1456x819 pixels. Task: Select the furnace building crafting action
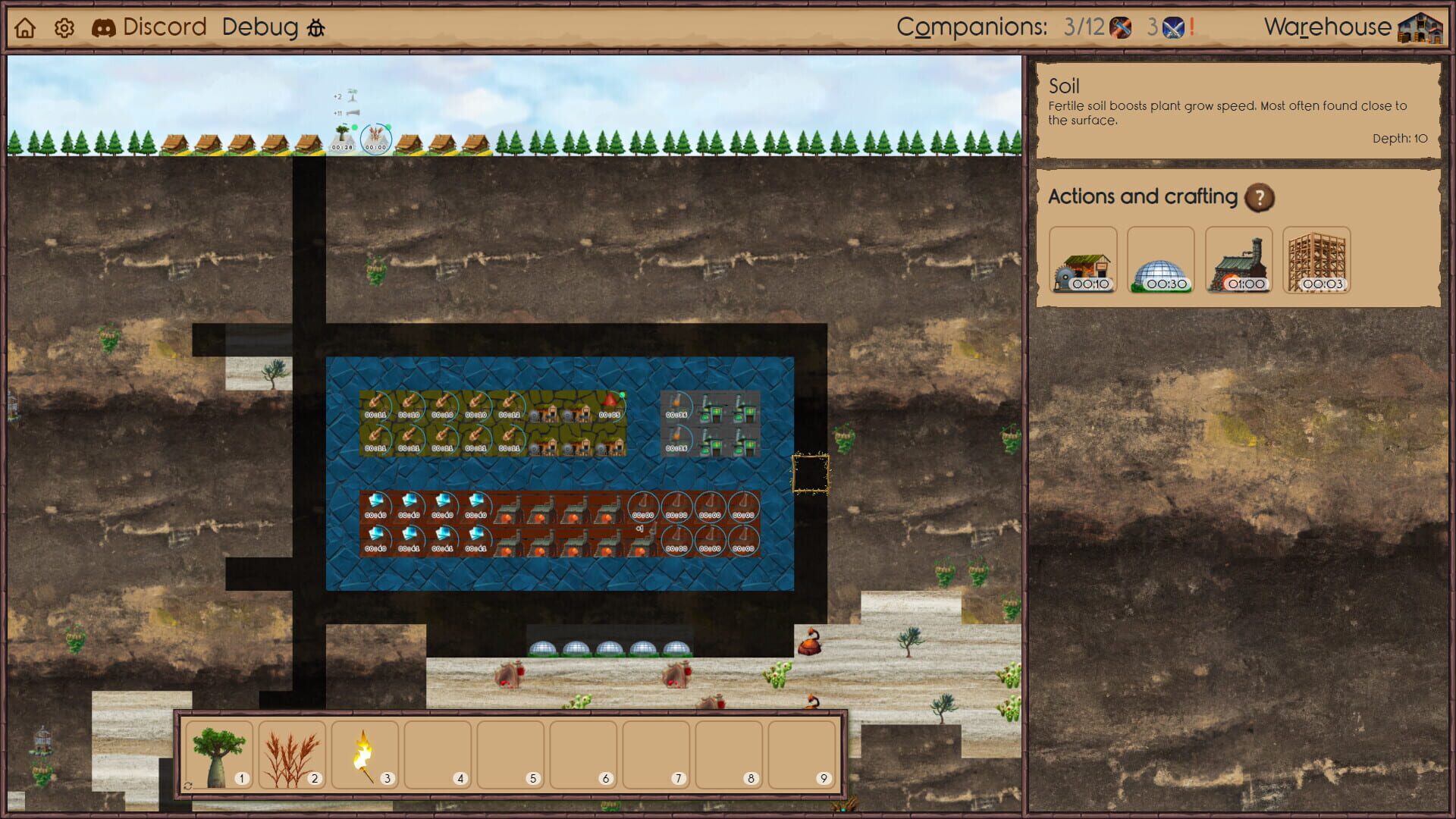[1239, 262]
